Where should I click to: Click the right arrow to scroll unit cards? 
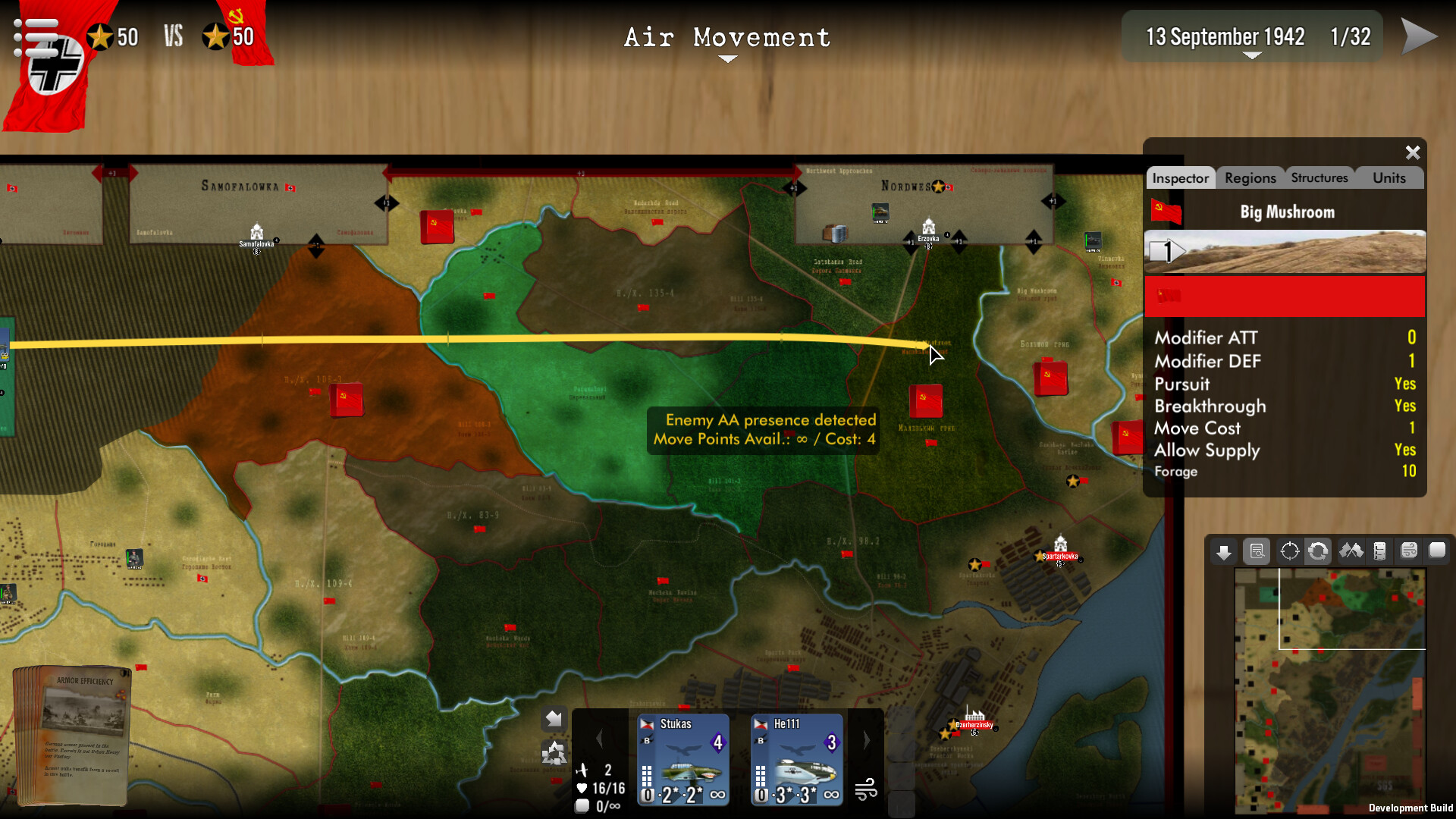(x=865, y=738)
